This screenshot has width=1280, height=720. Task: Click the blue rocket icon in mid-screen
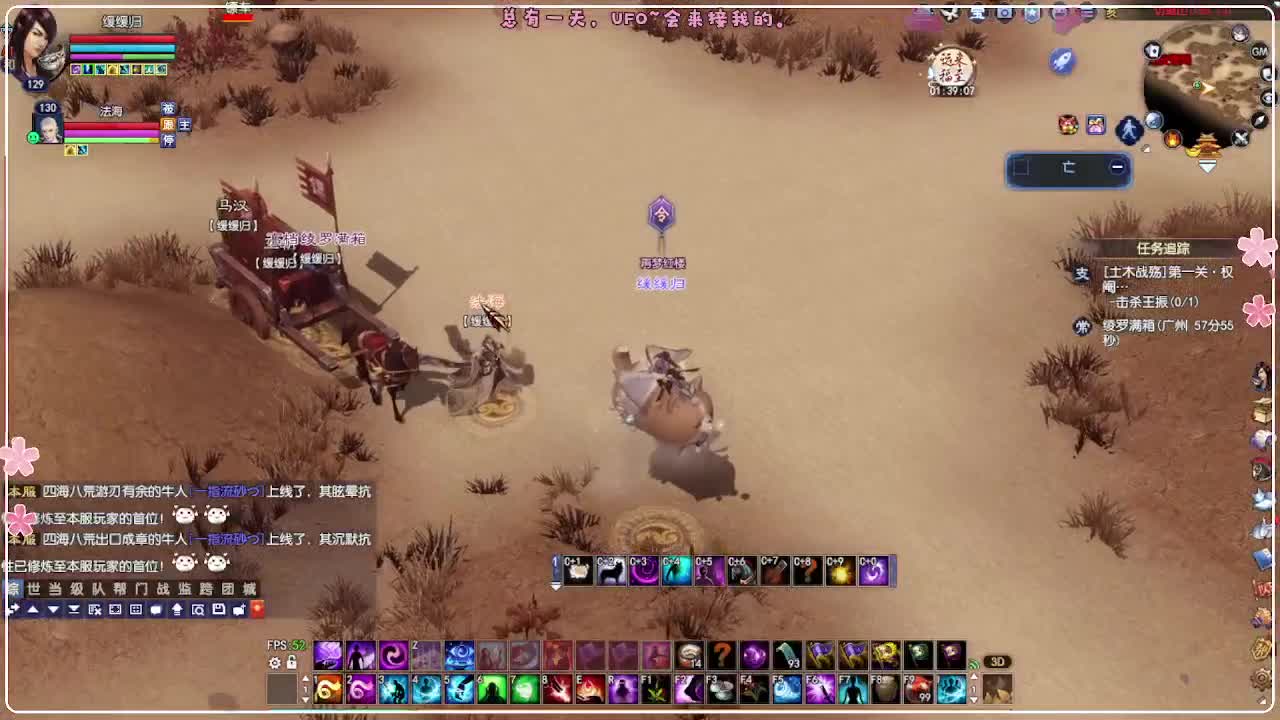(x=1062, y=62)
